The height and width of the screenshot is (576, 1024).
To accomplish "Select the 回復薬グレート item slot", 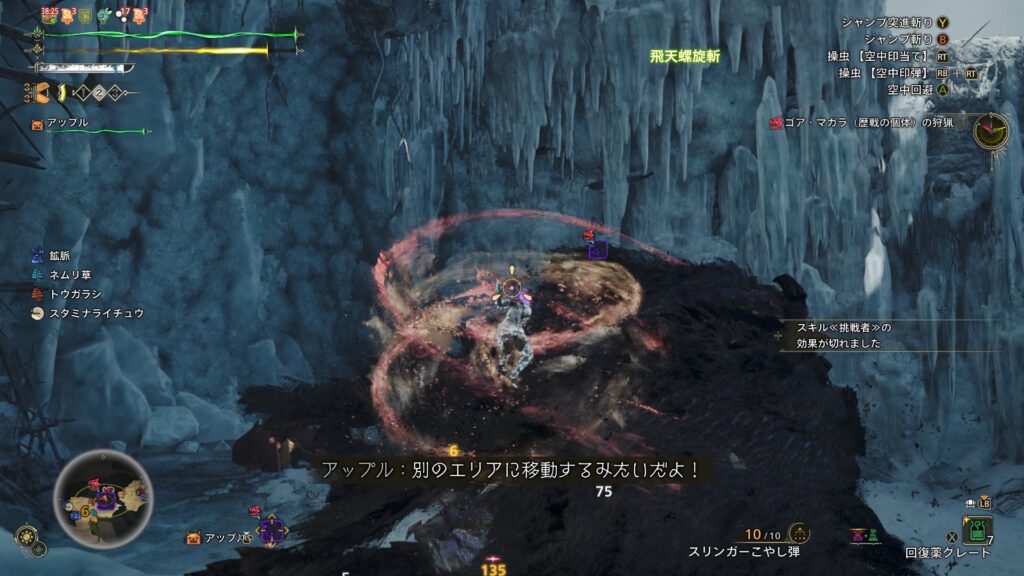I will [975, 529].
